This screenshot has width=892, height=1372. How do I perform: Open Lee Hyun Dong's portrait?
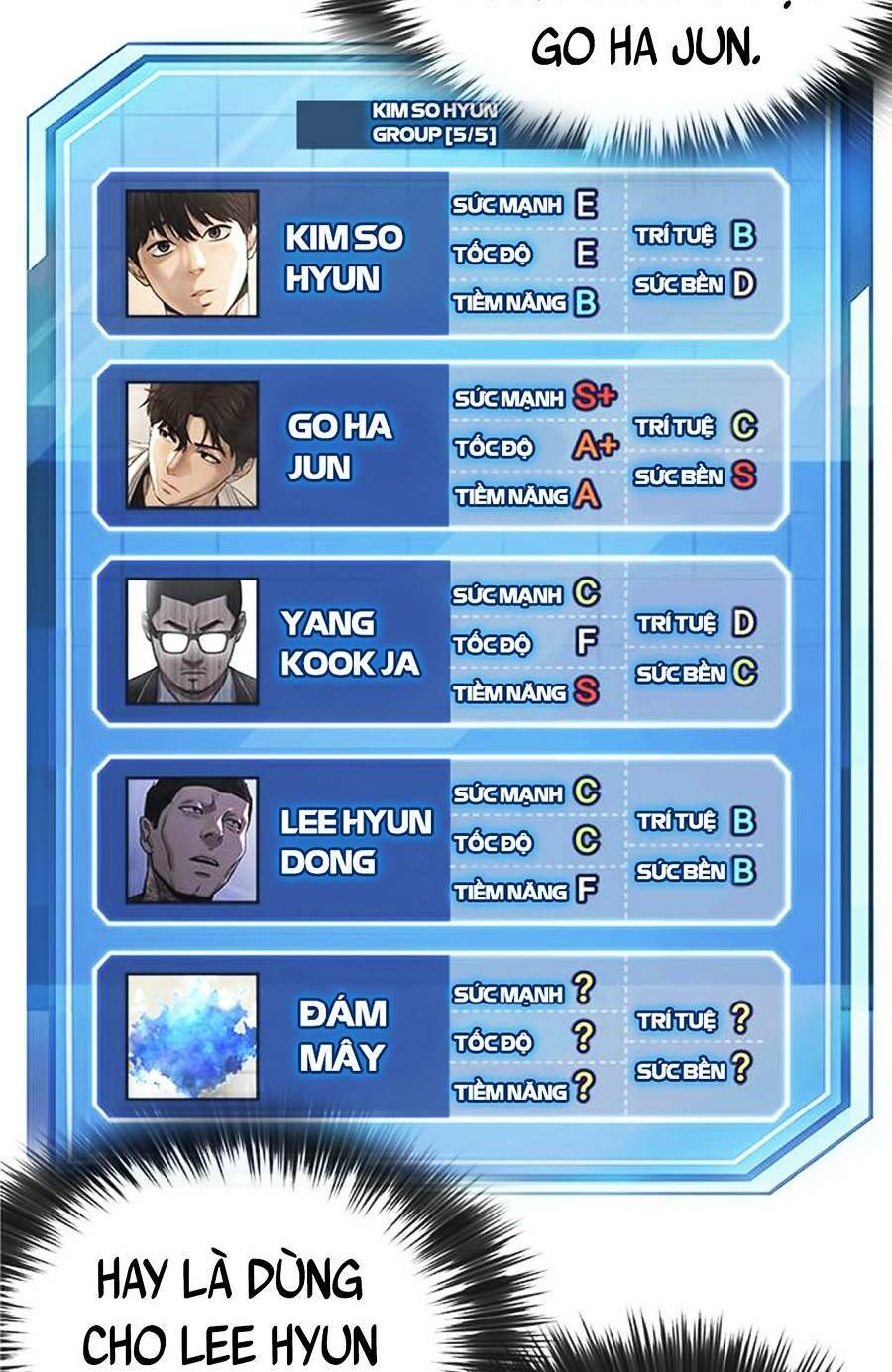pyautogui.click(x=192, y=839)
